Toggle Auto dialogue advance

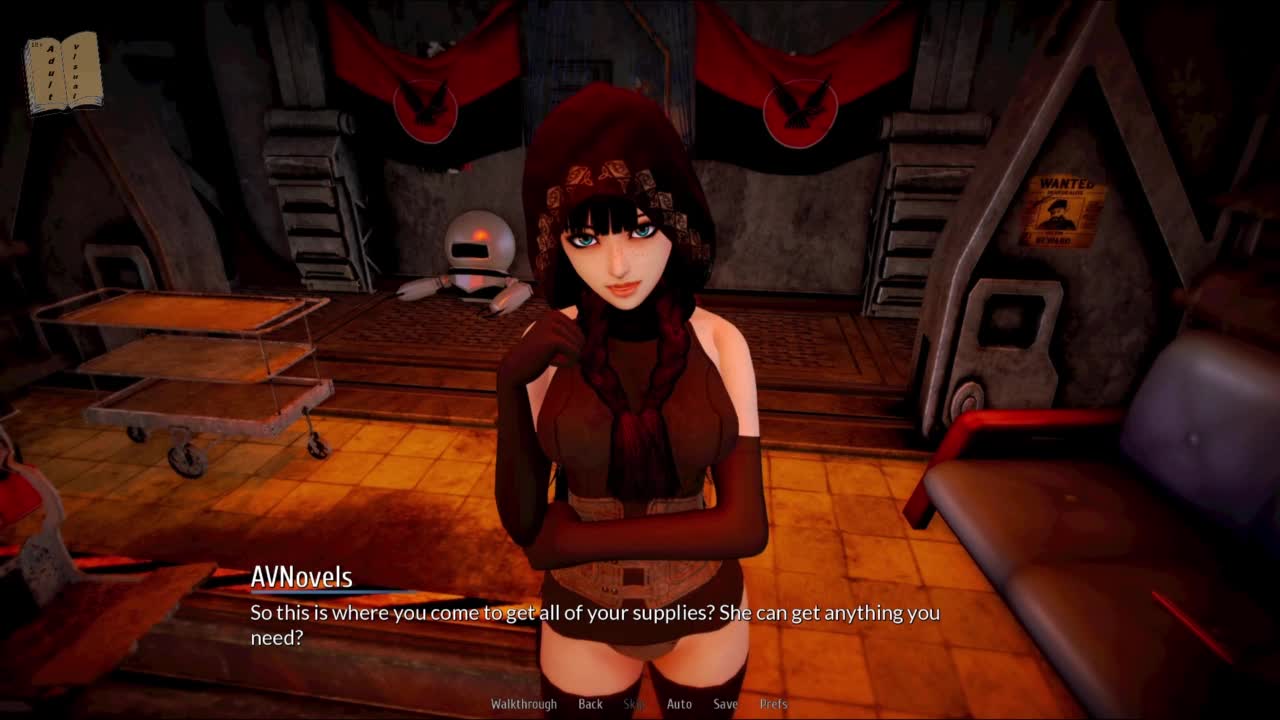[679, 704]
